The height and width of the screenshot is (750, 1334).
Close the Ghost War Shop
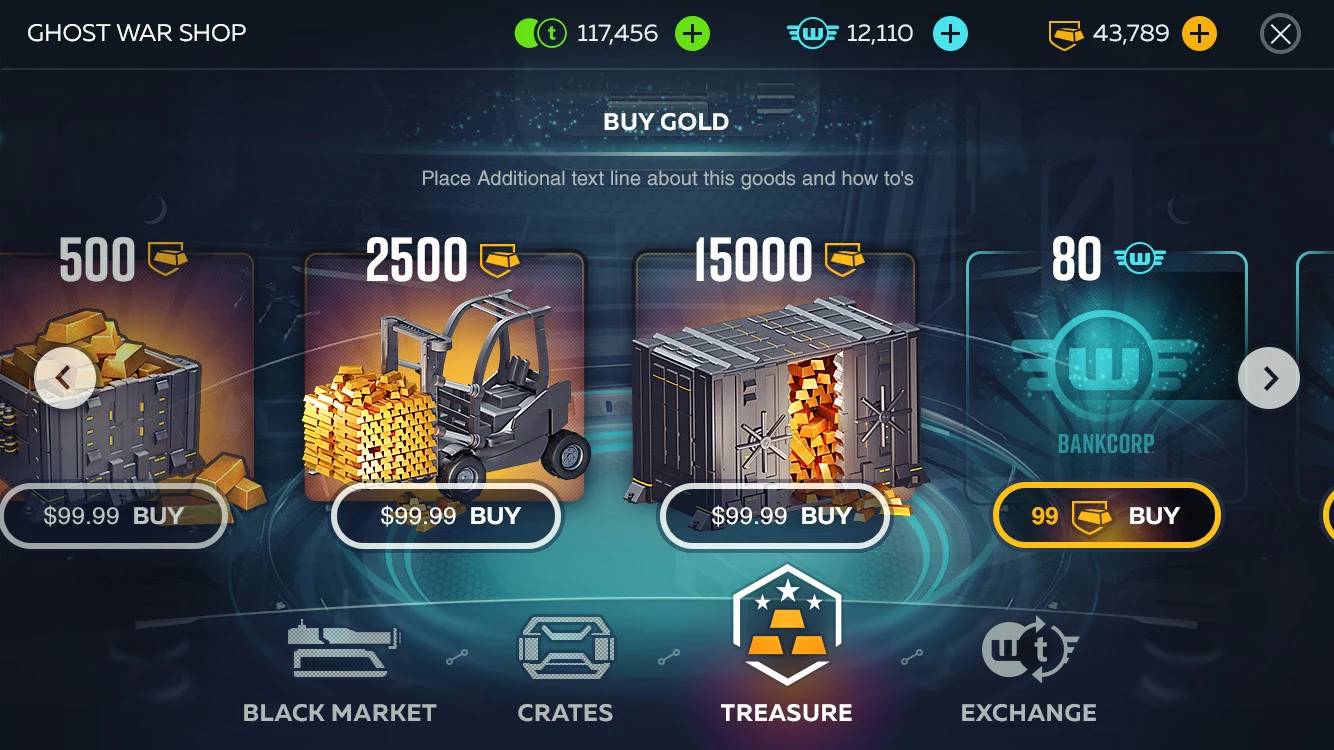[x=1280, y=34]
